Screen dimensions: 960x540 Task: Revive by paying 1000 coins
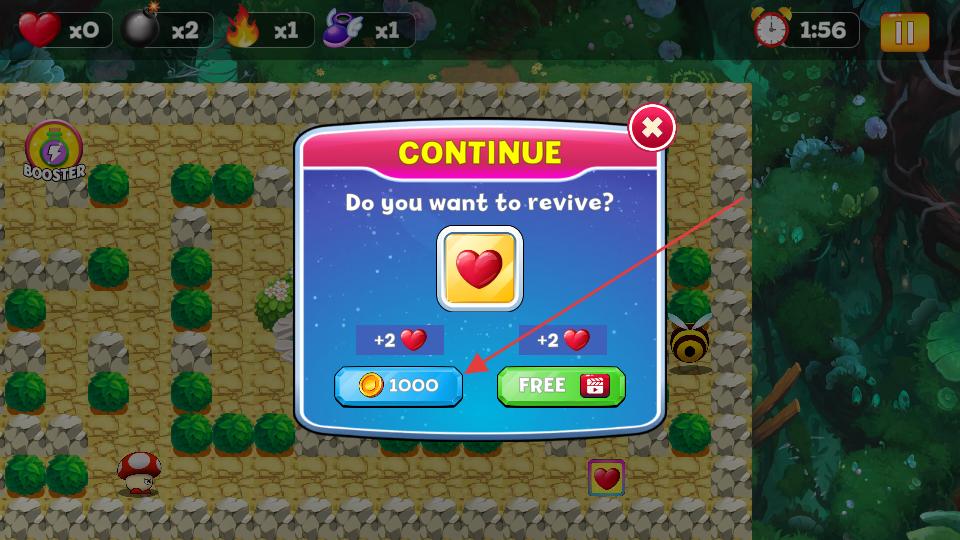[398, 386]
